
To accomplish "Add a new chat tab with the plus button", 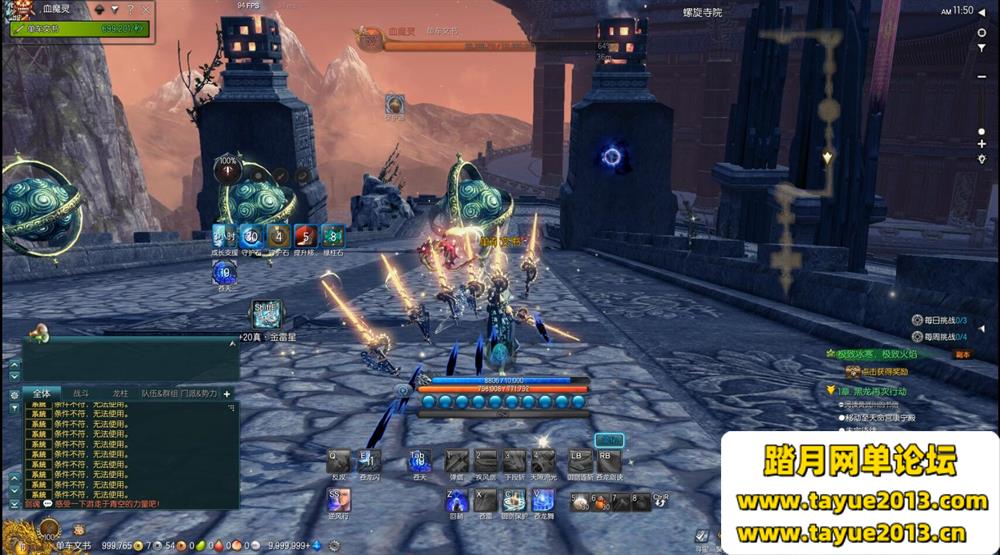I will point(227,394).
